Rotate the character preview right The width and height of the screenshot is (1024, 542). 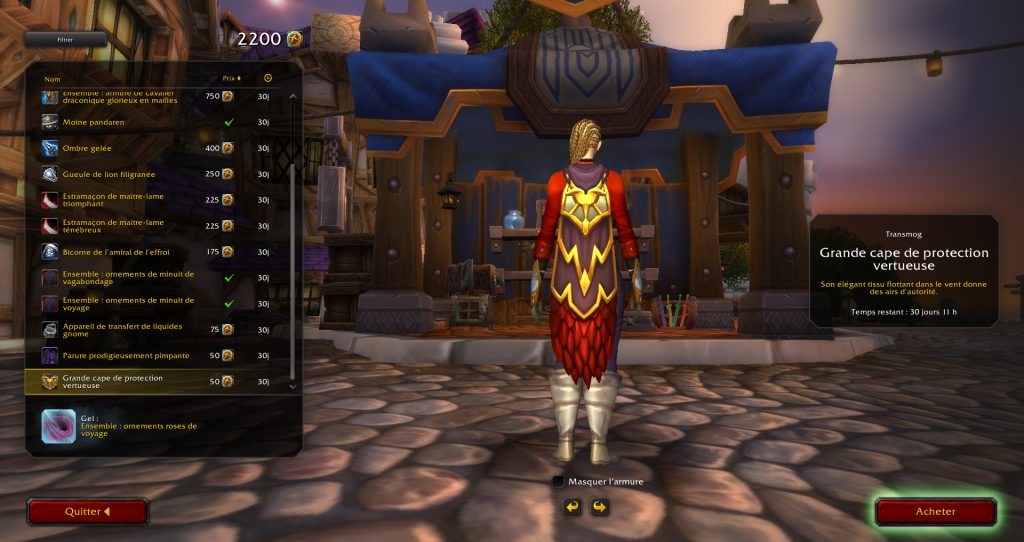pos(598,507)
